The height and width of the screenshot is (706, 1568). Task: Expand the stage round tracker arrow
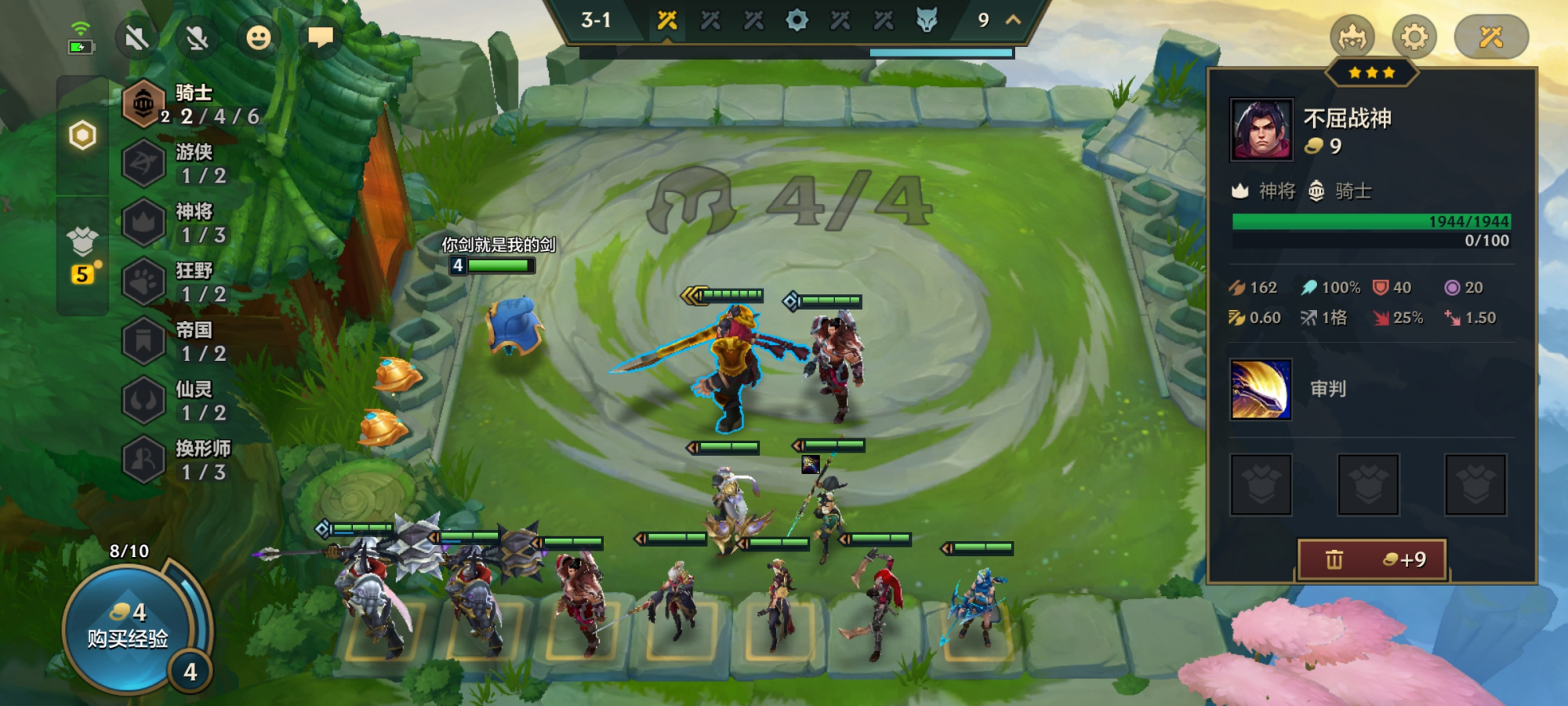(1013, 20)
